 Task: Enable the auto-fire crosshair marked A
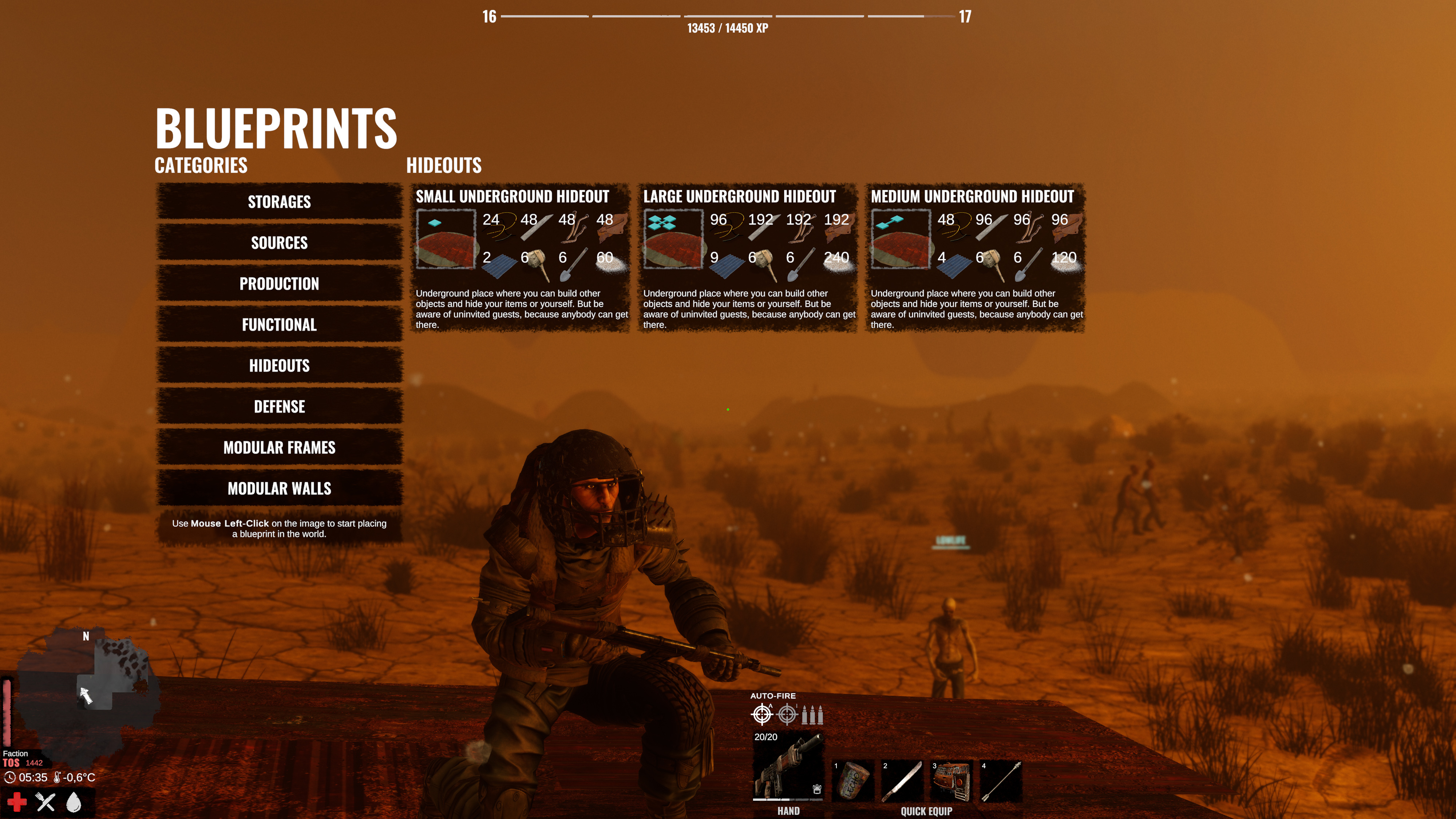click(x=763, y=714)
